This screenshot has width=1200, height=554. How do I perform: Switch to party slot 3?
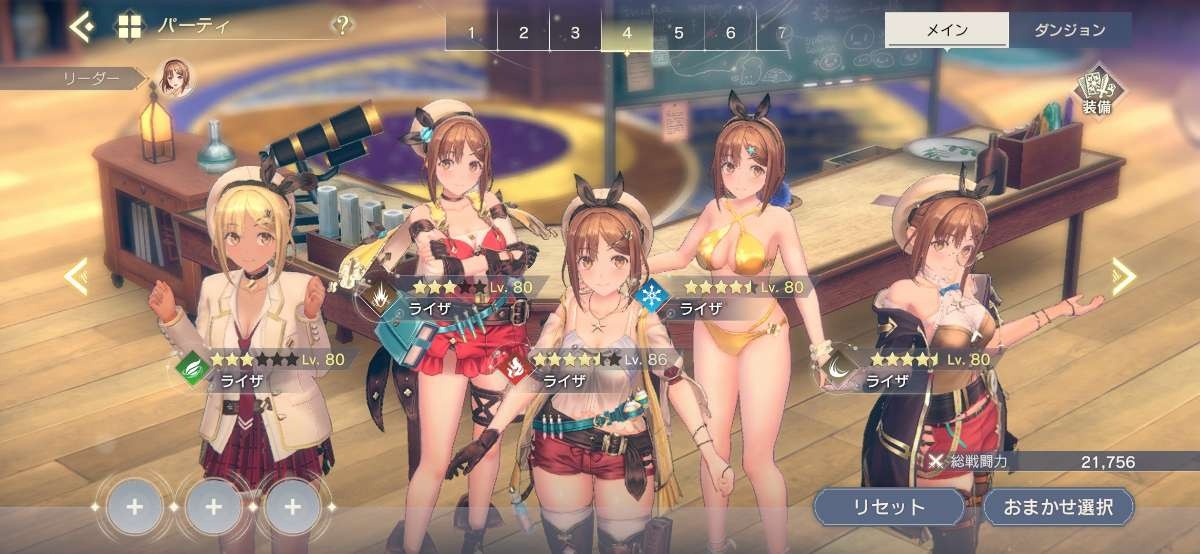click(575, 33)
